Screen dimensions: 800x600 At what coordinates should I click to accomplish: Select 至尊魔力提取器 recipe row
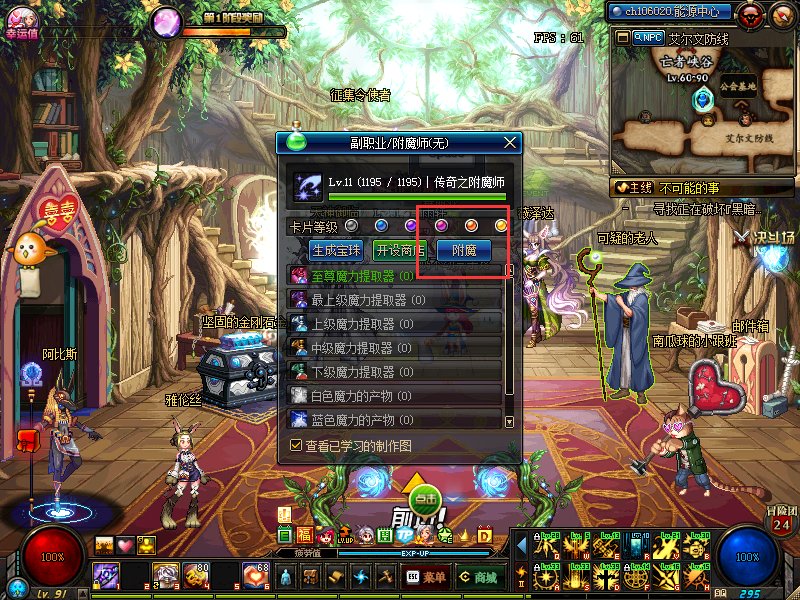395,276
